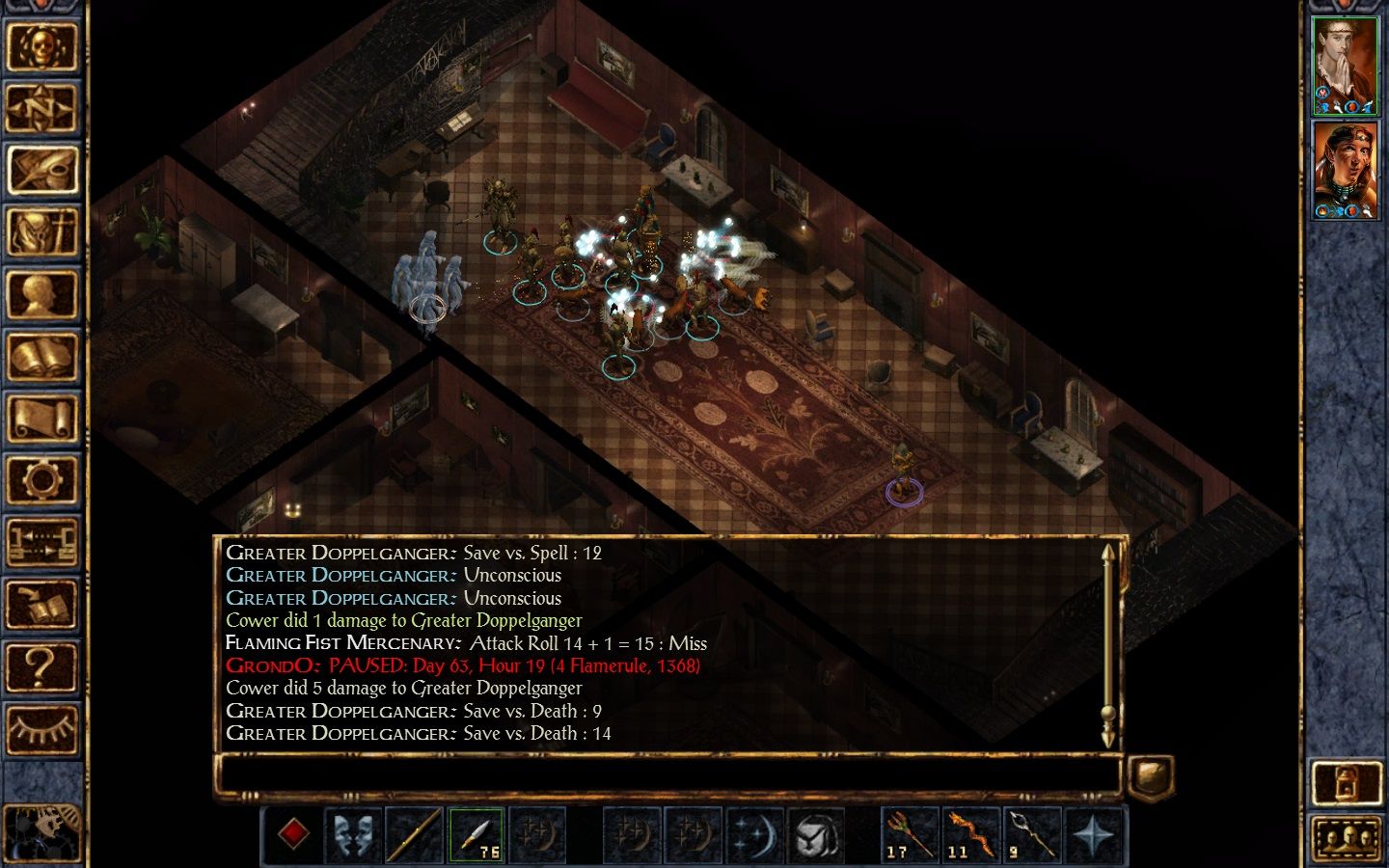Viewport: 1389px width, 868px height.
Task: Click the quick save book button
Action: pos(41,605)
